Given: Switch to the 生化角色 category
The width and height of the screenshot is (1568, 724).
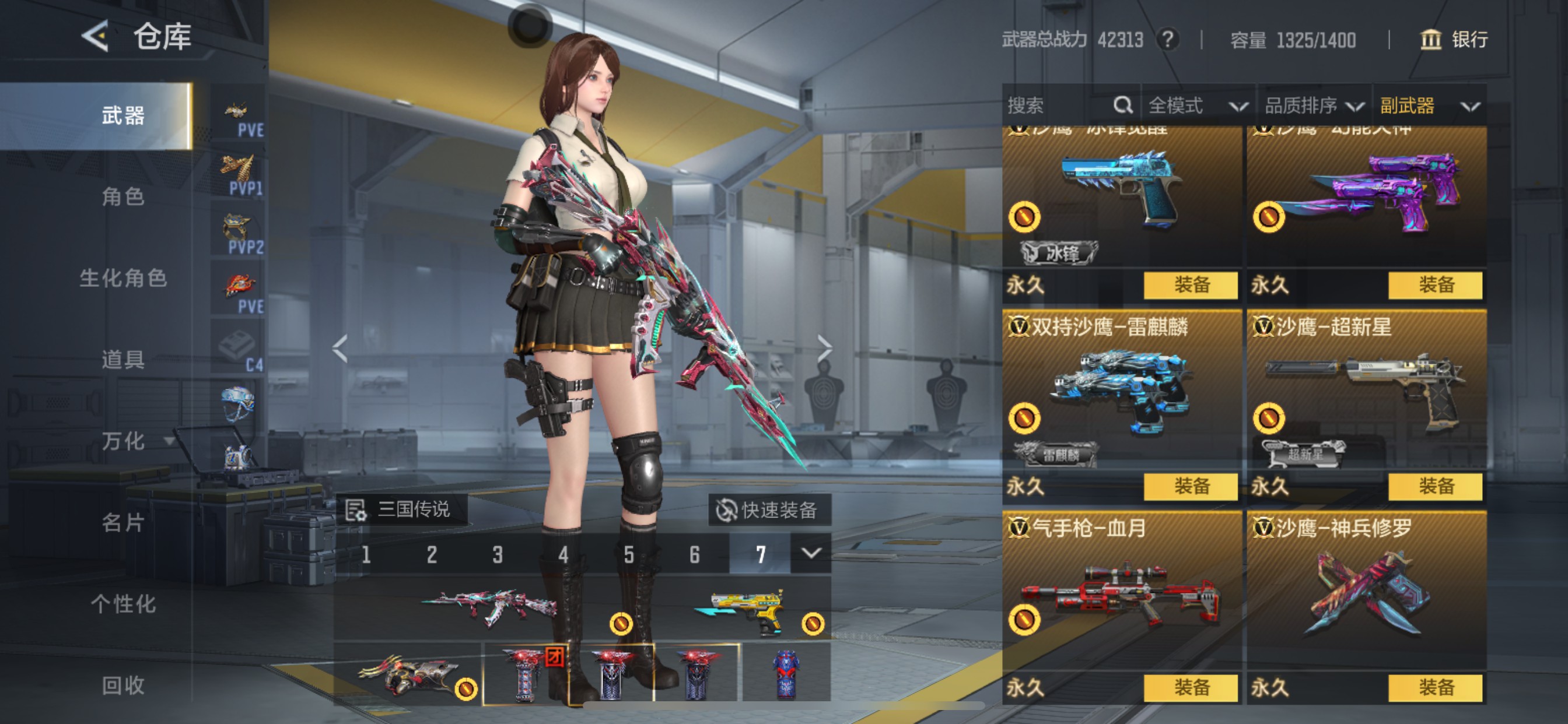Looking at the screenshot, I should coord(123,278).
